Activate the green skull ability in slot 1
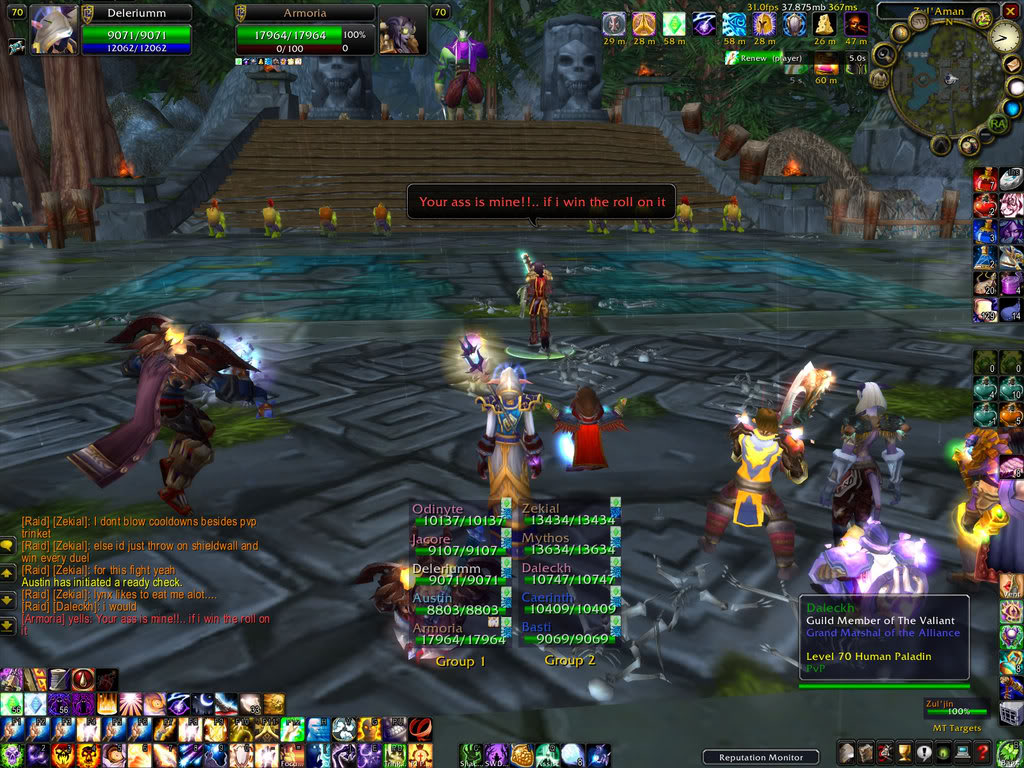This screenshot has height=768, width=1024. pos(12,755)
